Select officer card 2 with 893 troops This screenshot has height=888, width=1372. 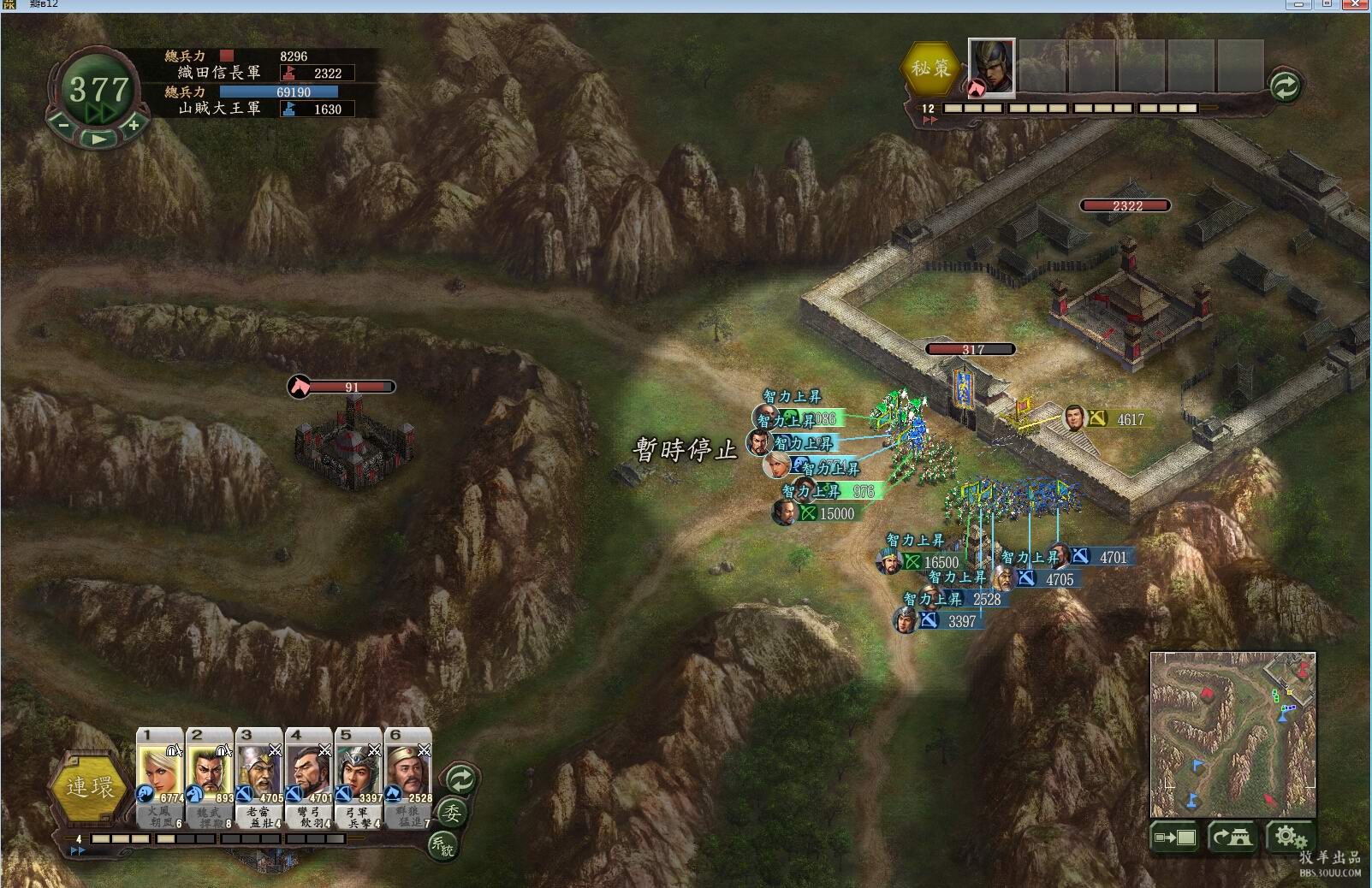pos(210,773)
